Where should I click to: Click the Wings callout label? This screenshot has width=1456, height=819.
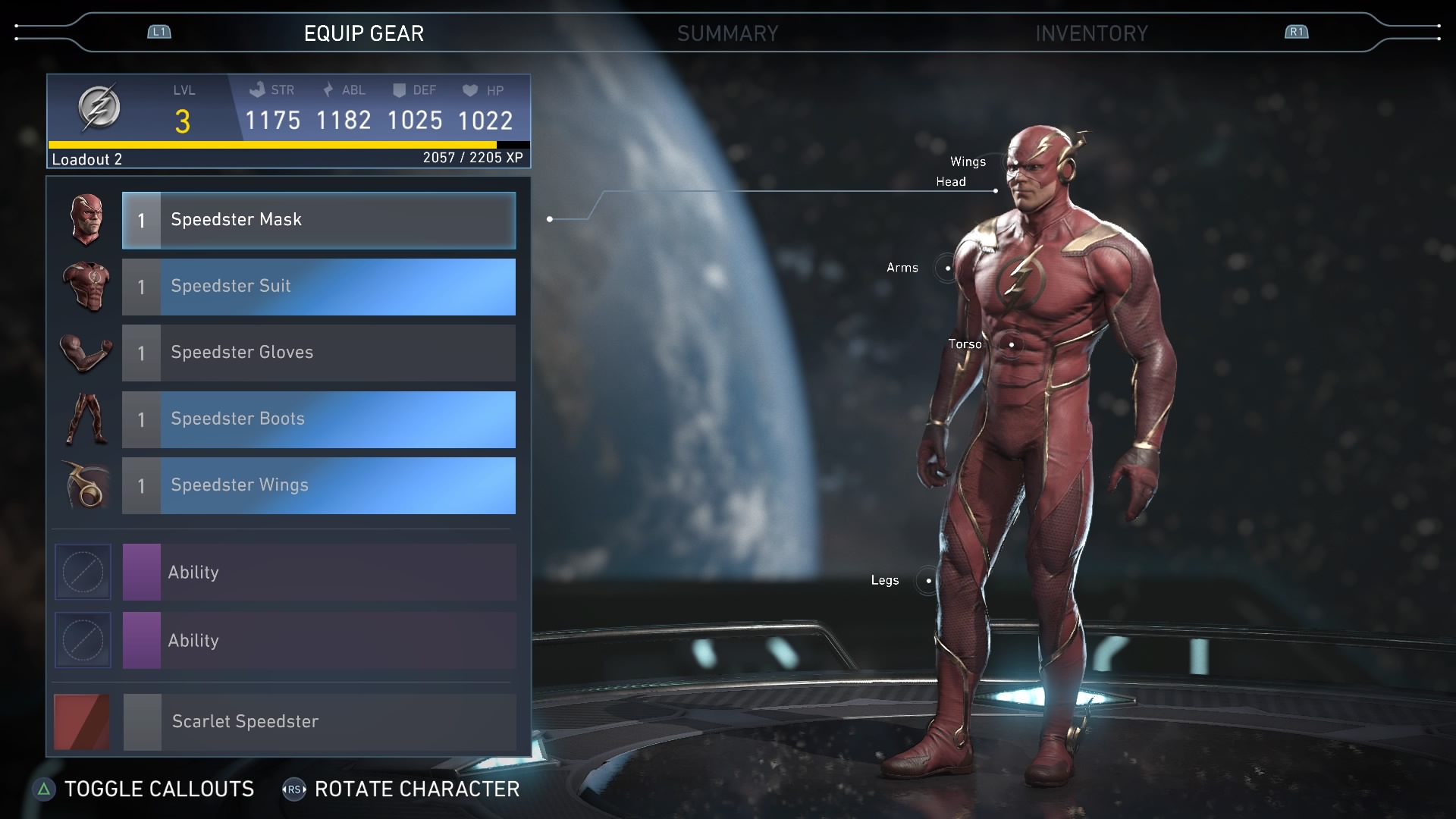[968, 162]
